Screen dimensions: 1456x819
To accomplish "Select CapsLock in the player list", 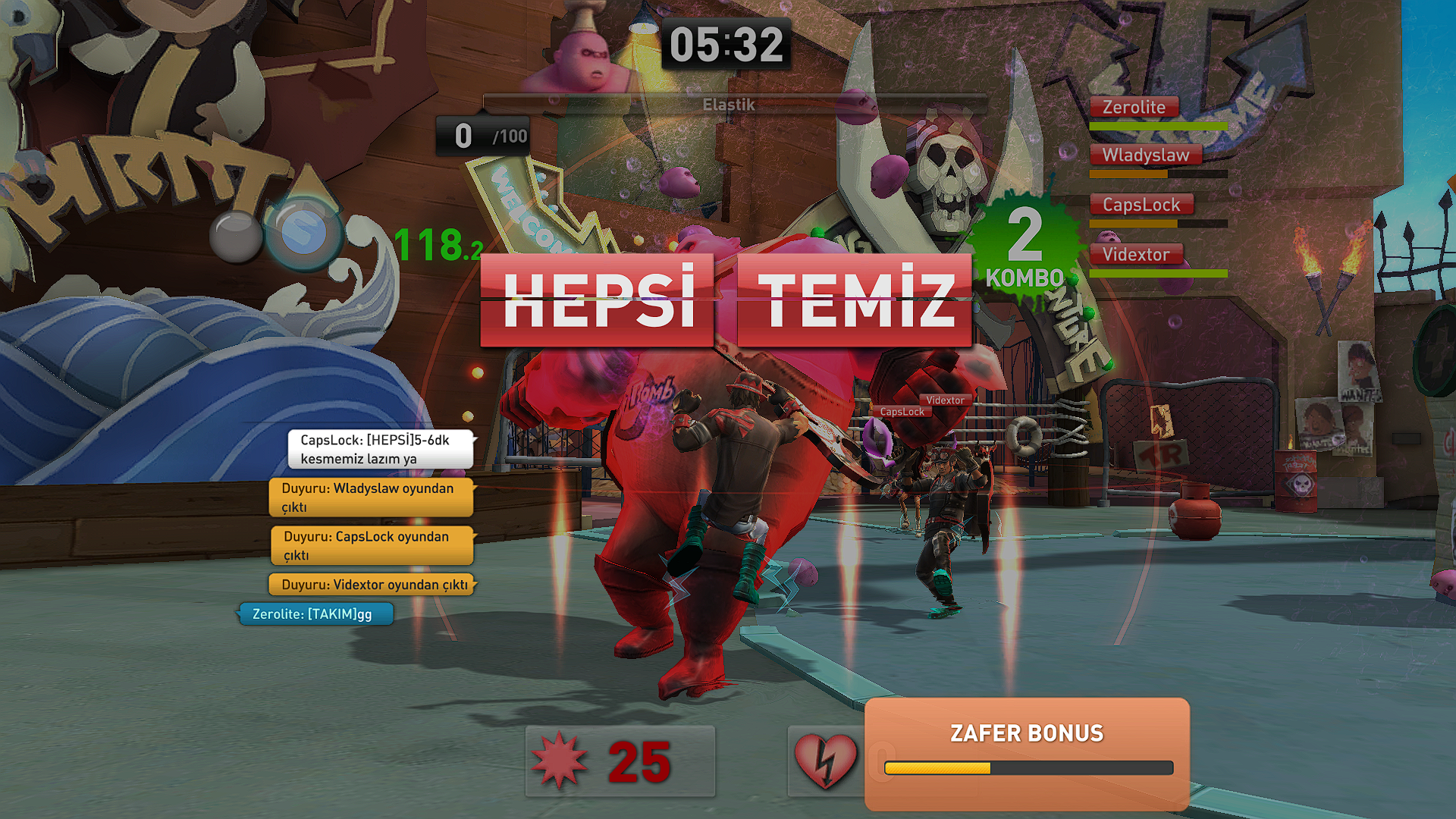I will pyautogui.click(x=1142, y=203).
